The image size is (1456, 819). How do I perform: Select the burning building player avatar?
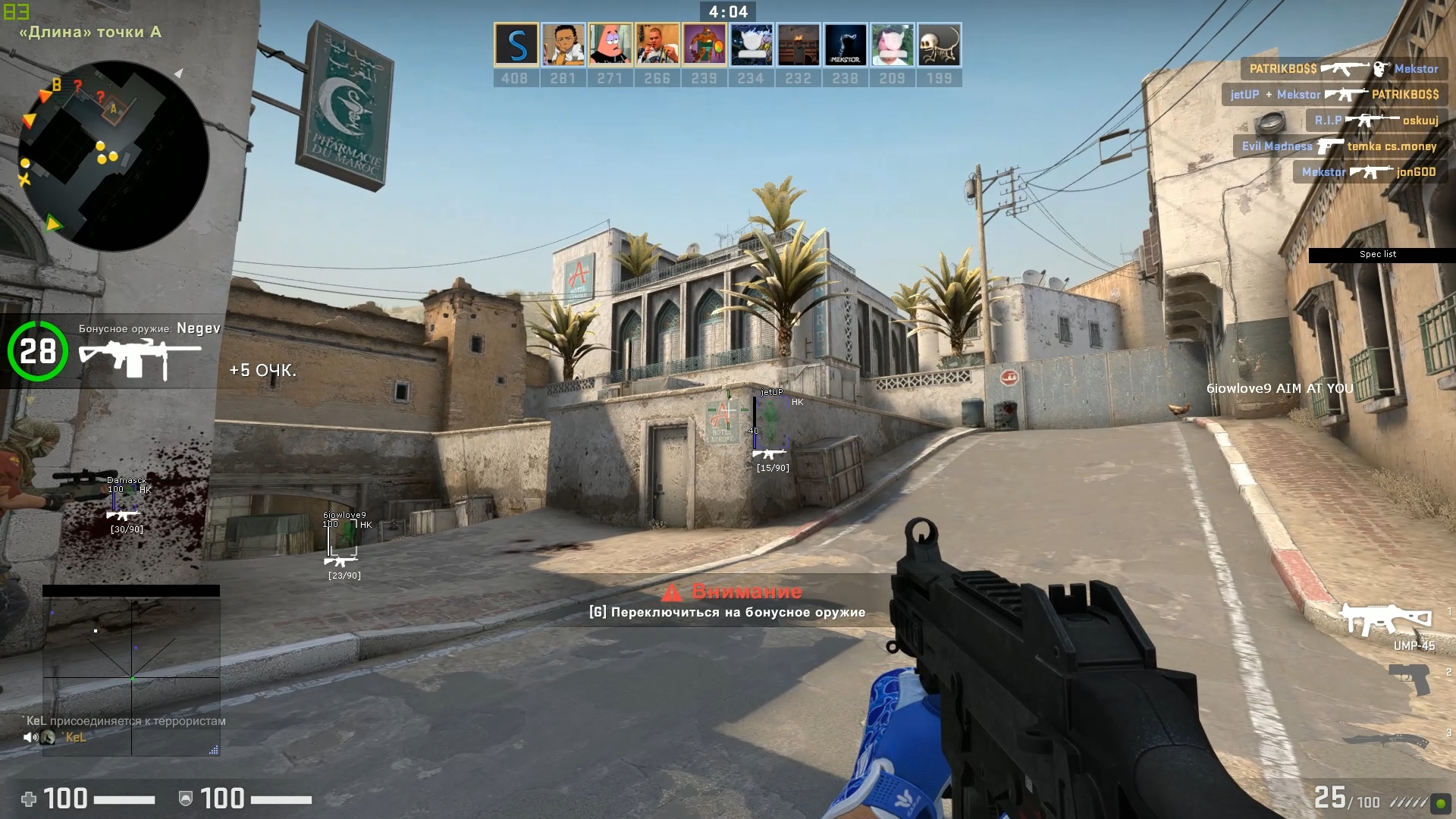(x=798, y=45)
